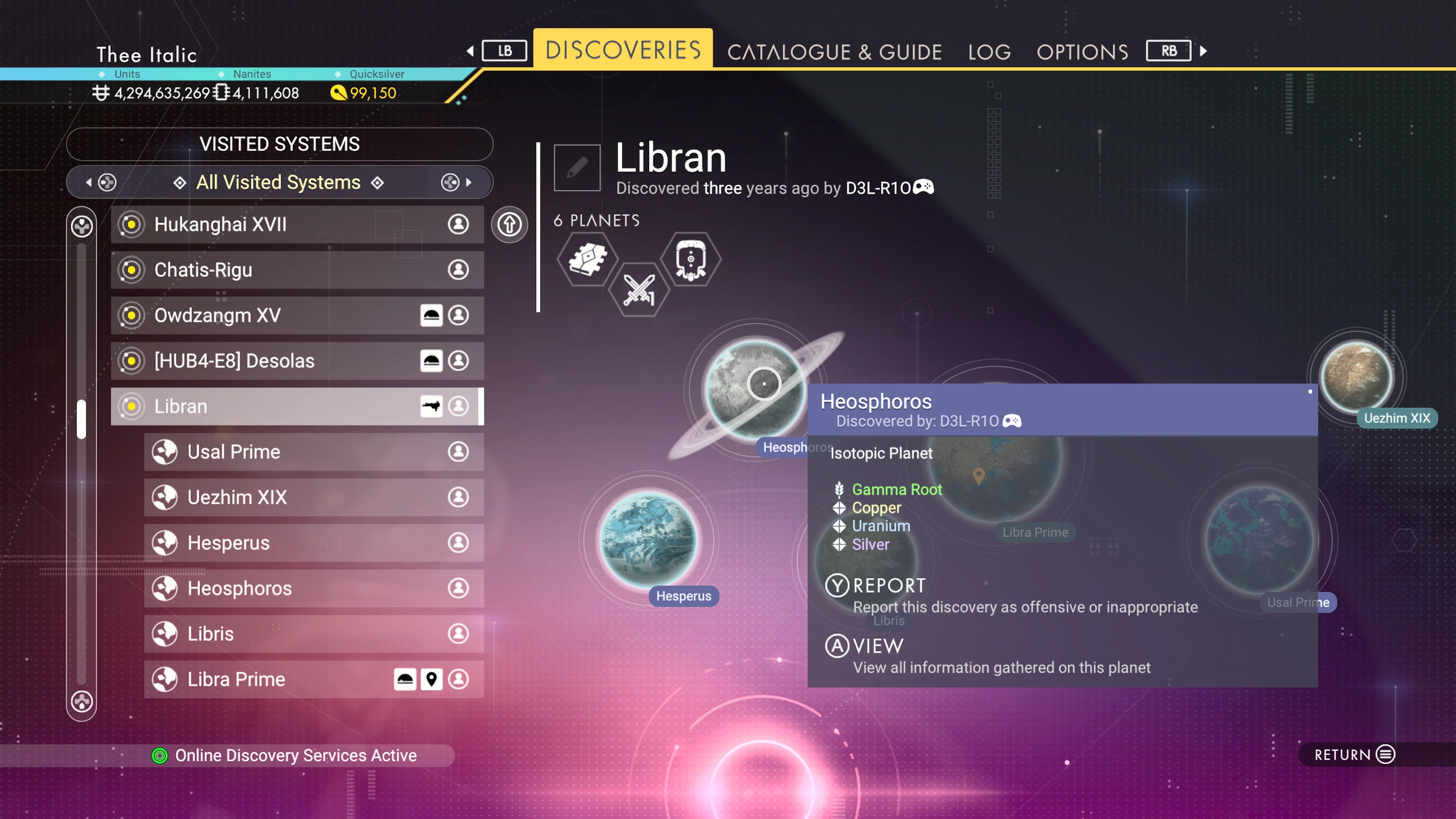Screen dimensions: 1456x819
Task: Select Usal Prime in the planet list
Action: tap(314, 452)
